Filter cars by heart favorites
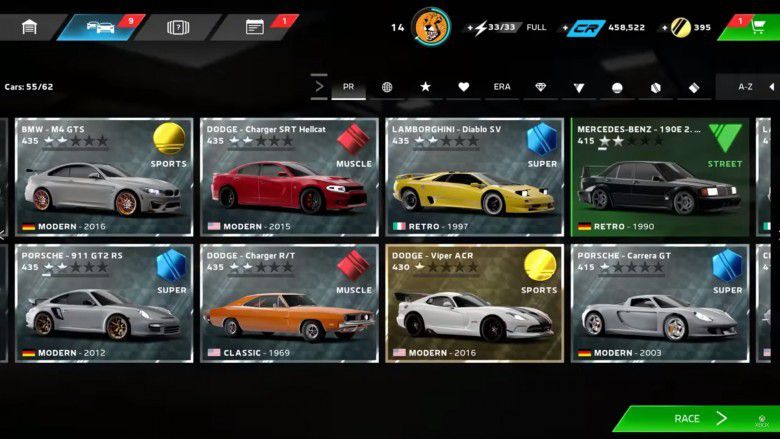 tap(463, 87)
